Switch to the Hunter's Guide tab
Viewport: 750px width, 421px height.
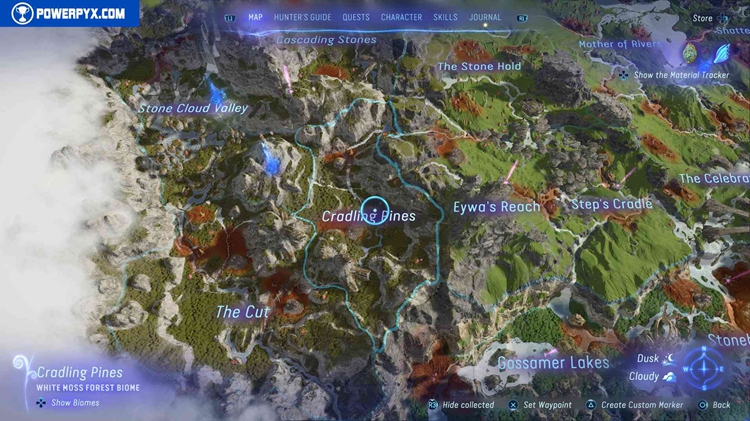coord(301,17)
